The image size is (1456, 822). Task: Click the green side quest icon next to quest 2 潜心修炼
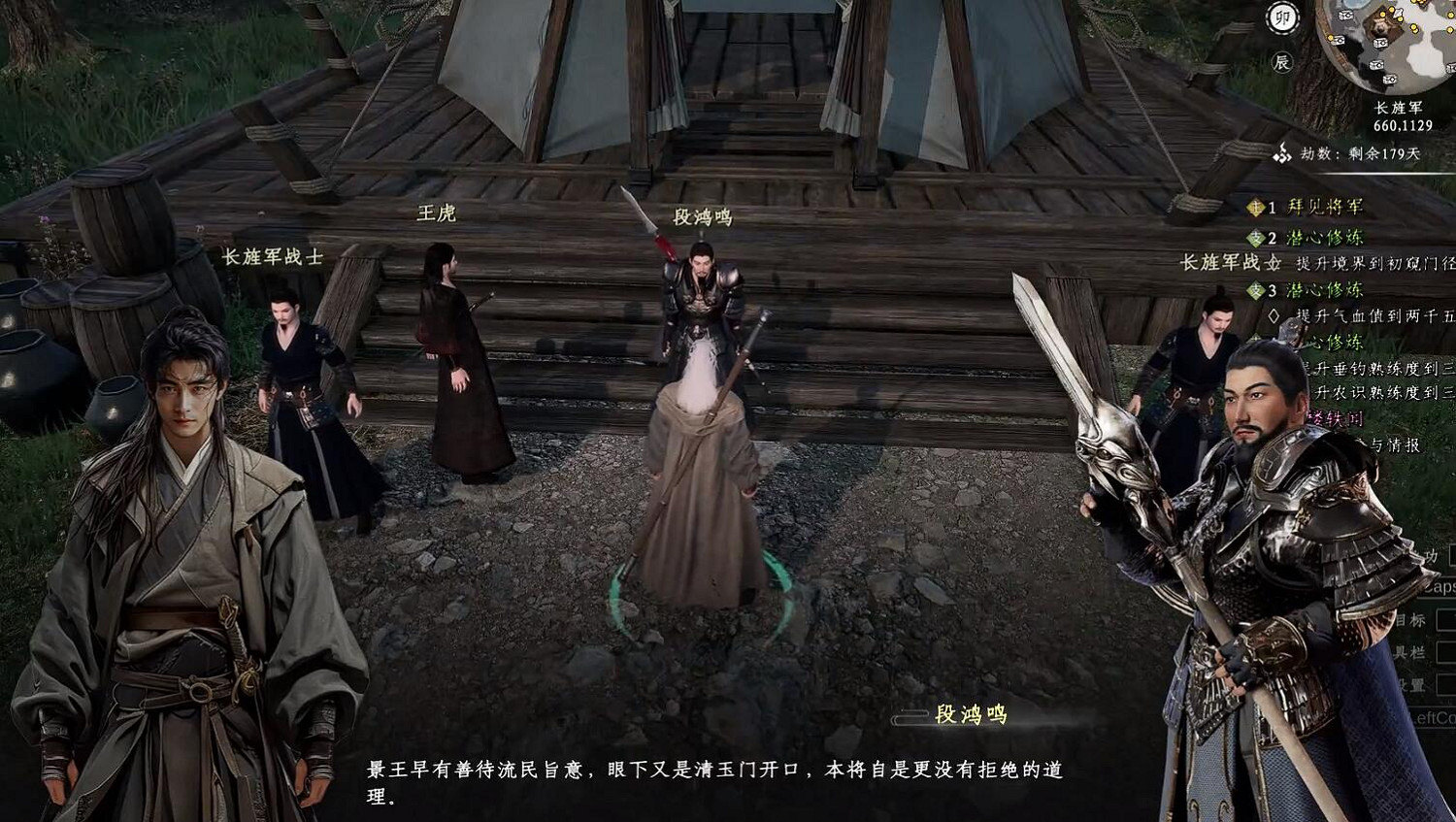tap(1257, 236)
